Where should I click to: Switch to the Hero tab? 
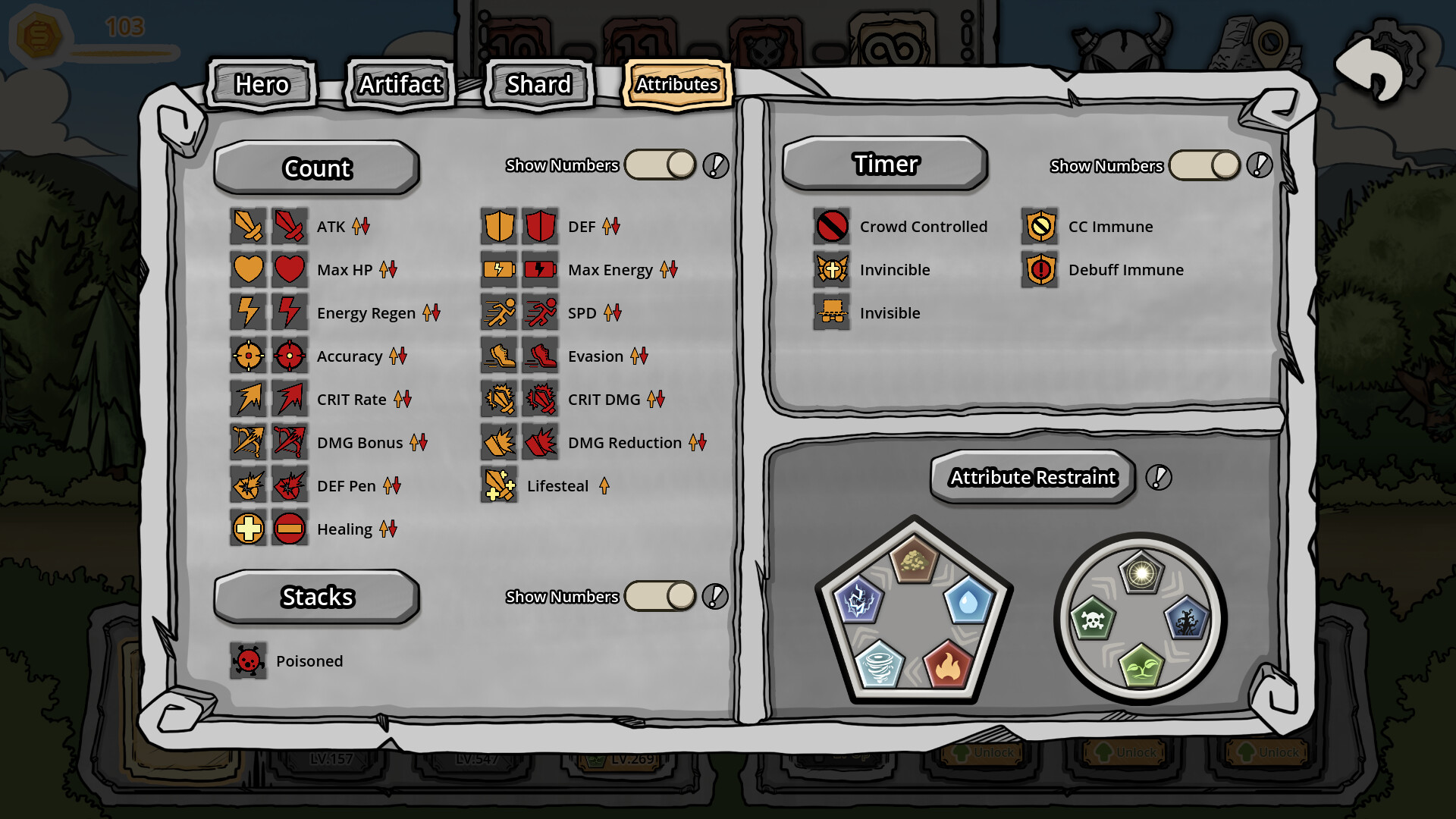(262, 85)
